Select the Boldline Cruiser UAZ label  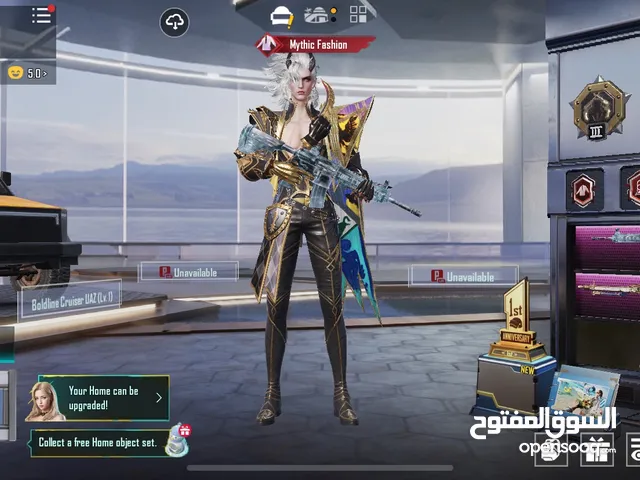[x=70, y=298]
